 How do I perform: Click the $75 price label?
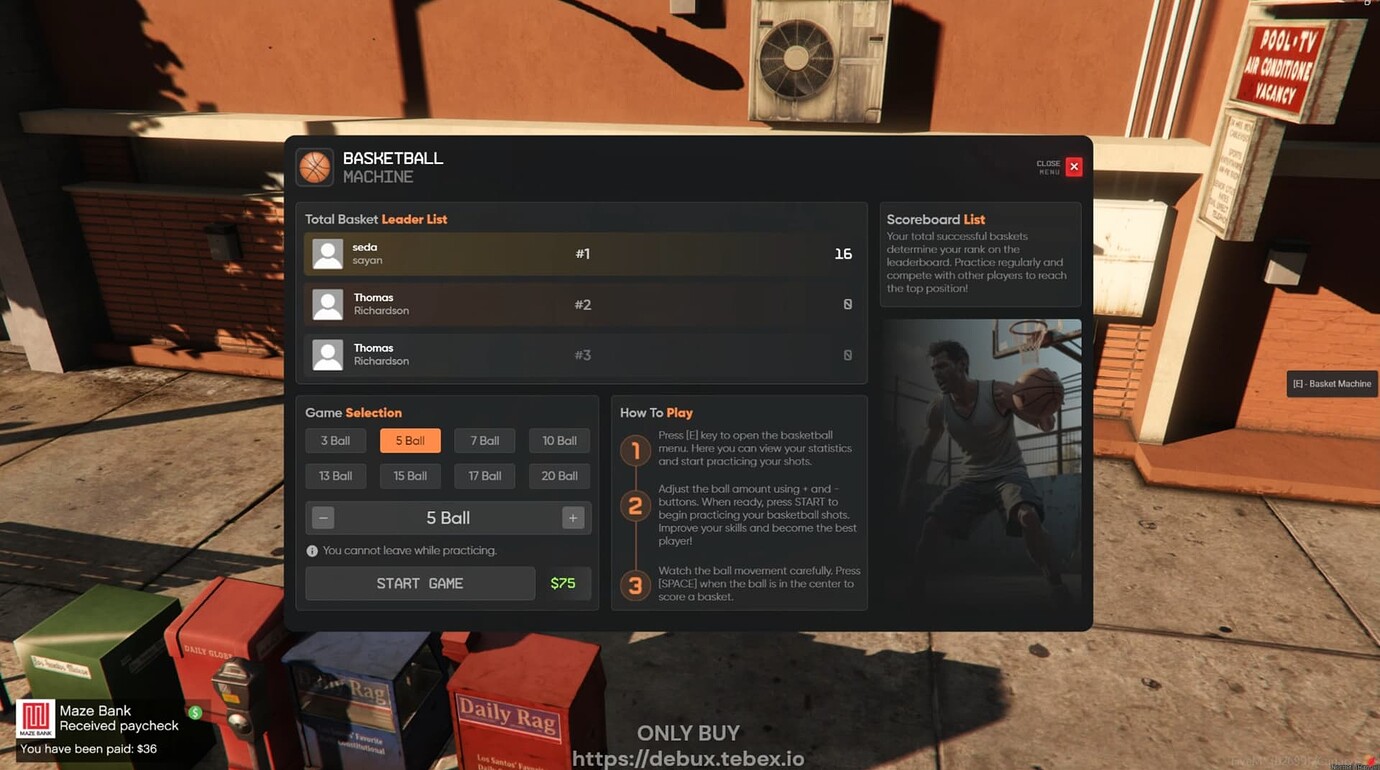(x=565, y=583)
